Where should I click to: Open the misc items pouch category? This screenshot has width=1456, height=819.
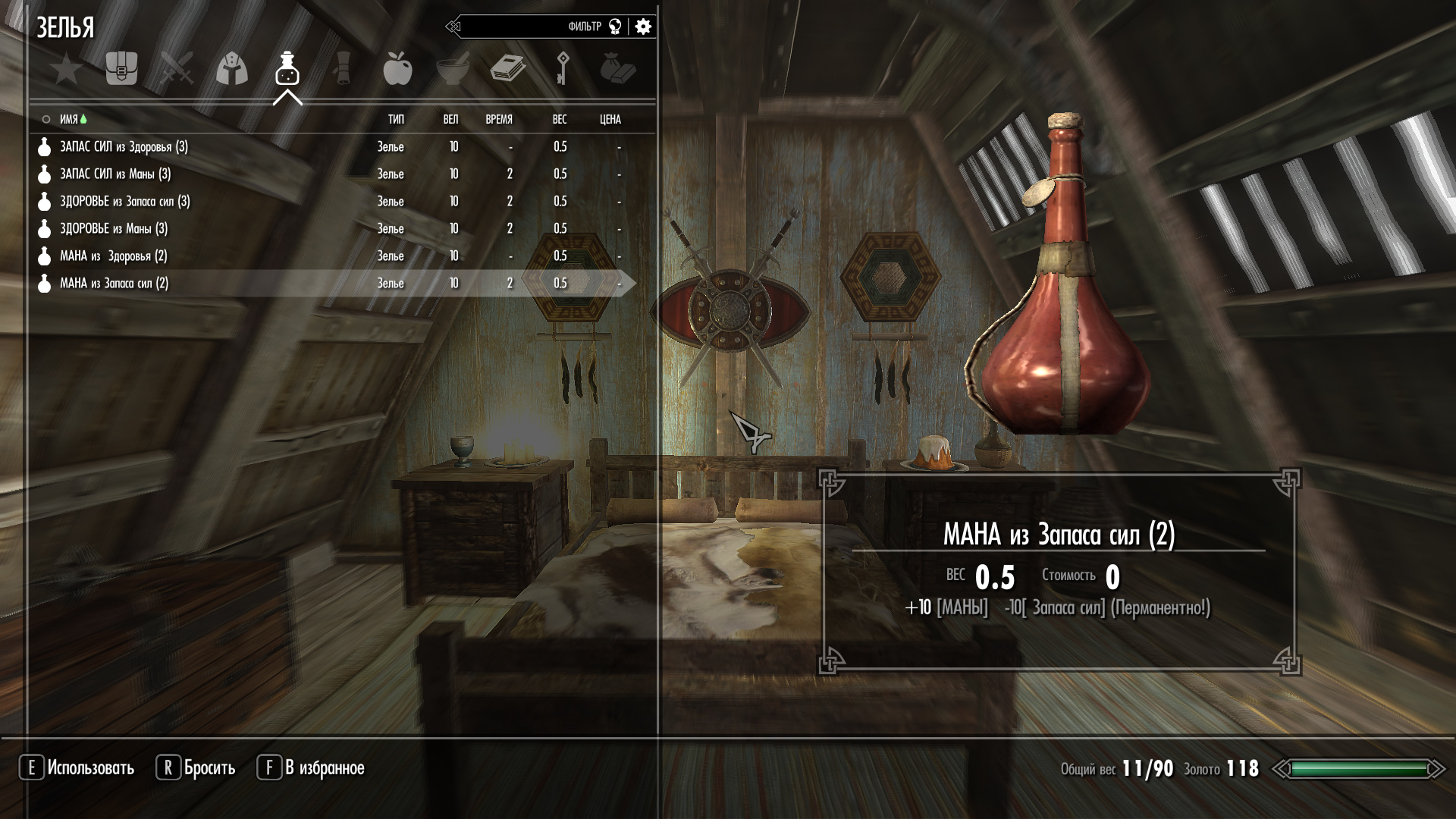click(617, 69)
